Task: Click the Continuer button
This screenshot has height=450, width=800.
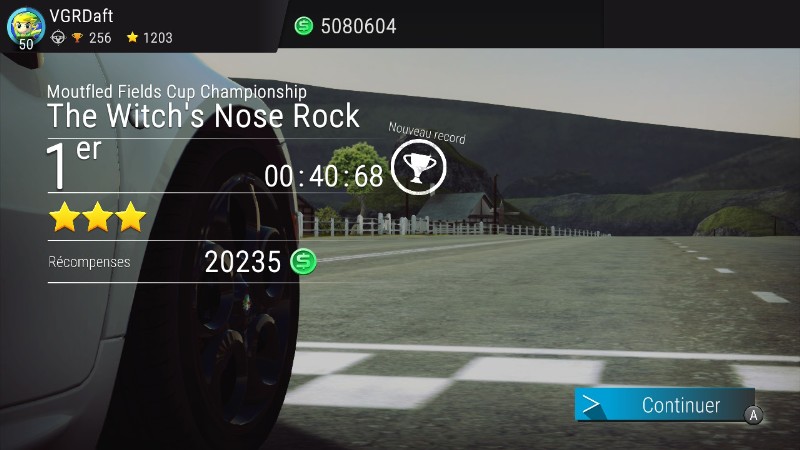Action: (665, 405)
